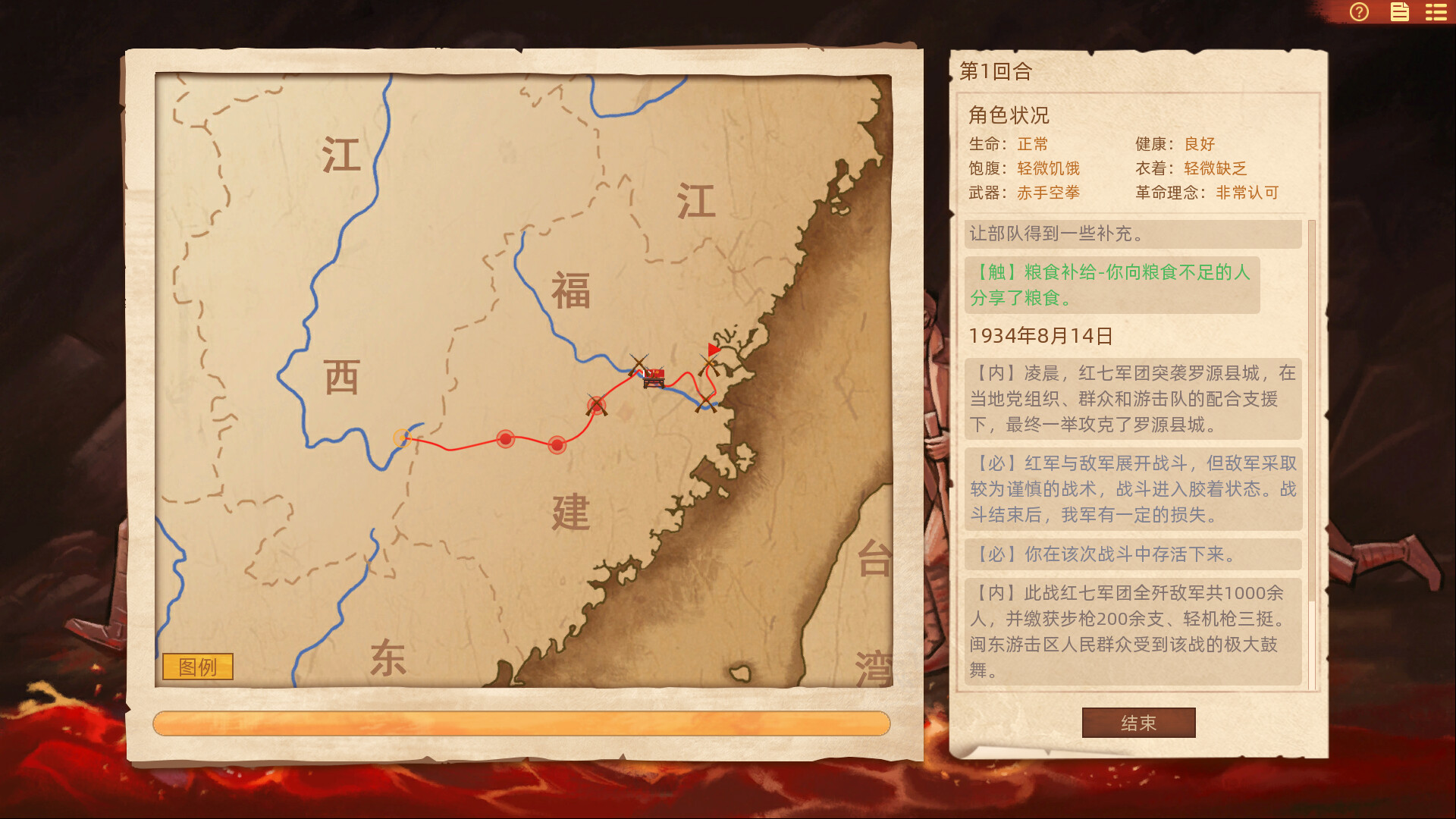Click the 让部队得到一些补充 objective text
This screenshot has height=819, width=1456.
pos(1056,234)
